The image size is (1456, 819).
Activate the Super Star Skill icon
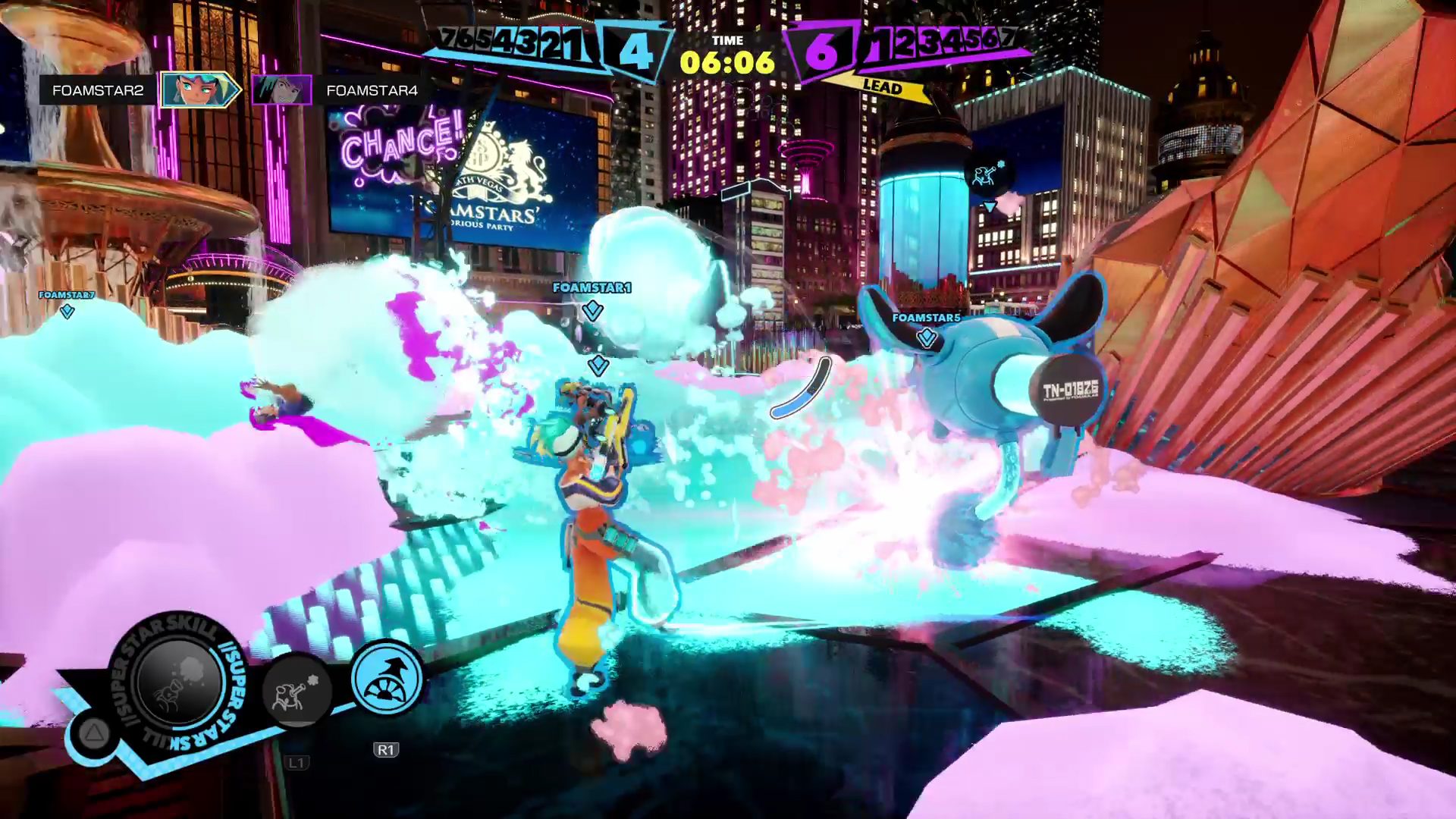[x=177, y=682]
